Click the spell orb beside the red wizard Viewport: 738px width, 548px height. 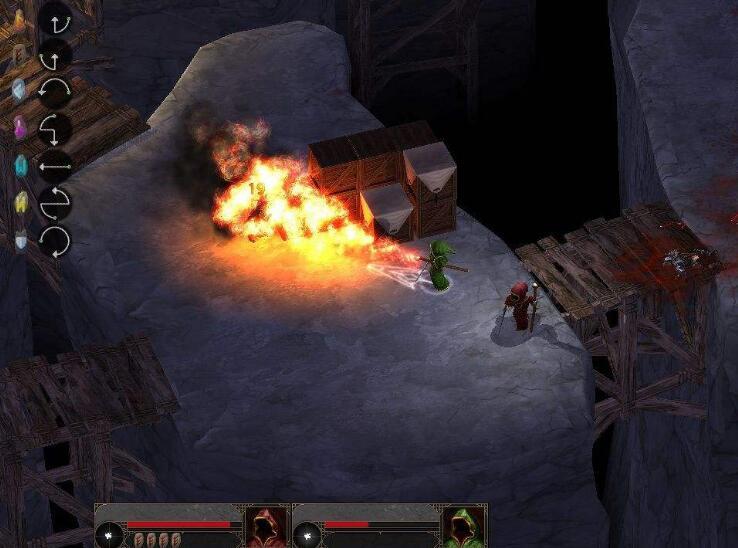[110, 537]
